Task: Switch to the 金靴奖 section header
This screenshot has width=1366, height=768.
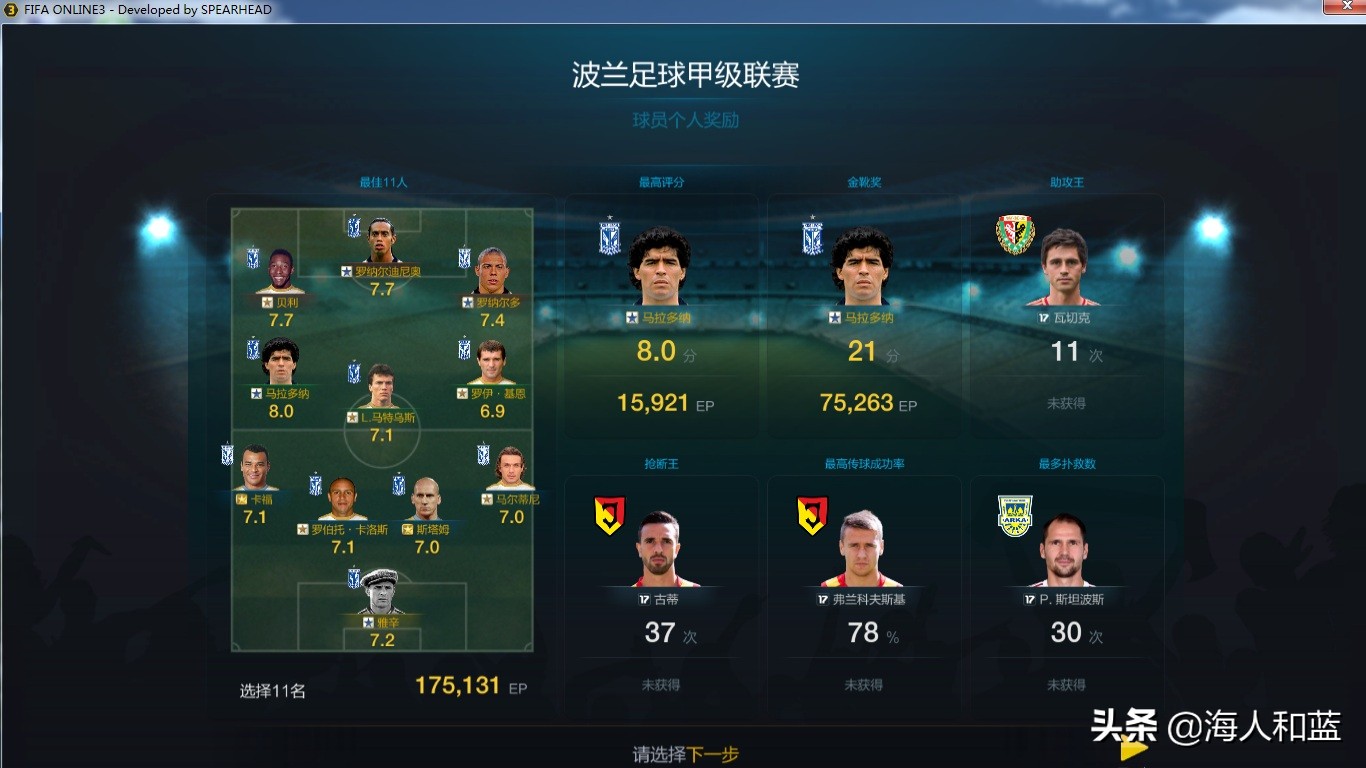Action: coord(866,183)
